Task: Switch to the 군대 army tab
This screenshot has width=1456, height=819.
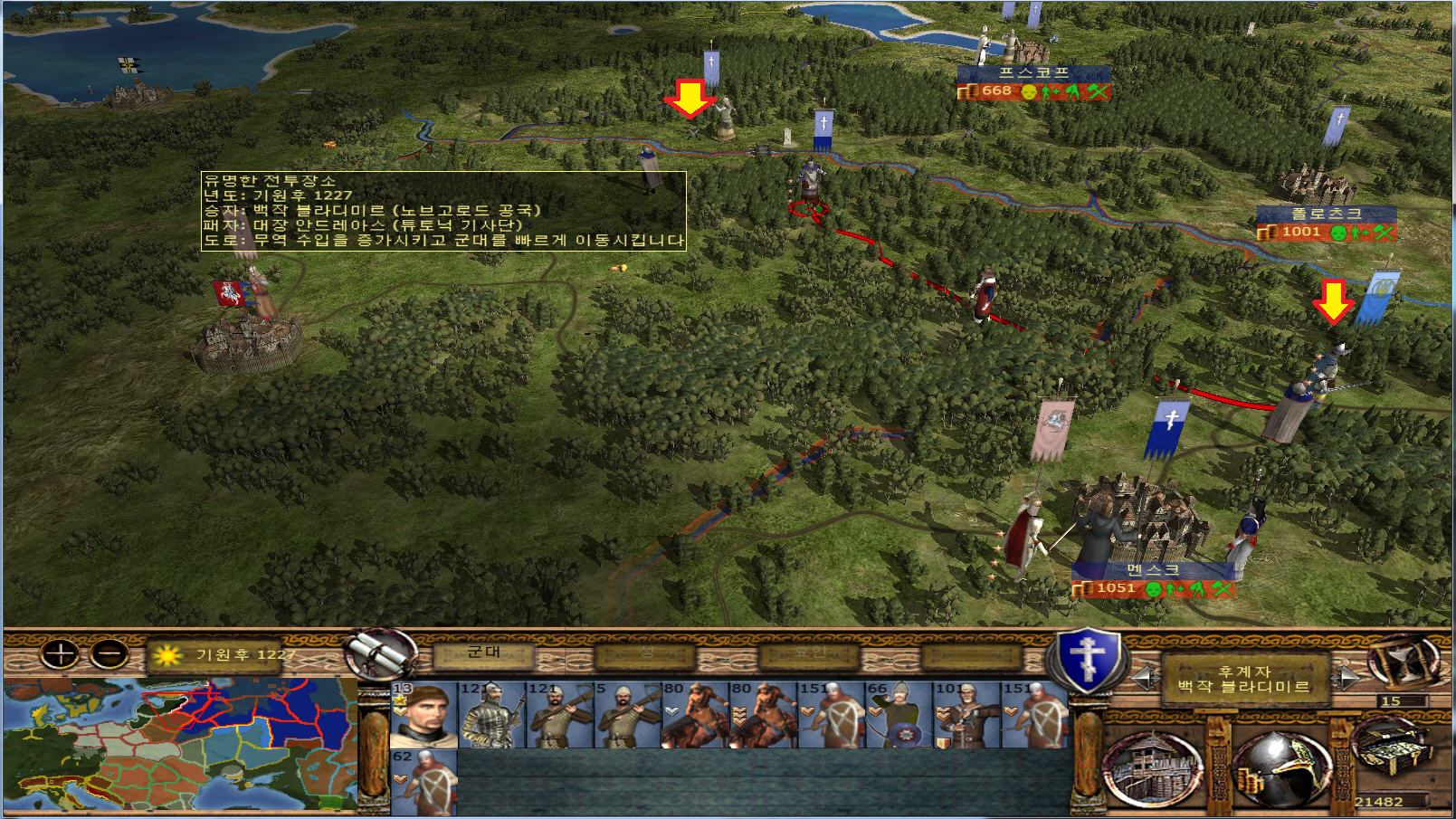Action: [483, 653]
